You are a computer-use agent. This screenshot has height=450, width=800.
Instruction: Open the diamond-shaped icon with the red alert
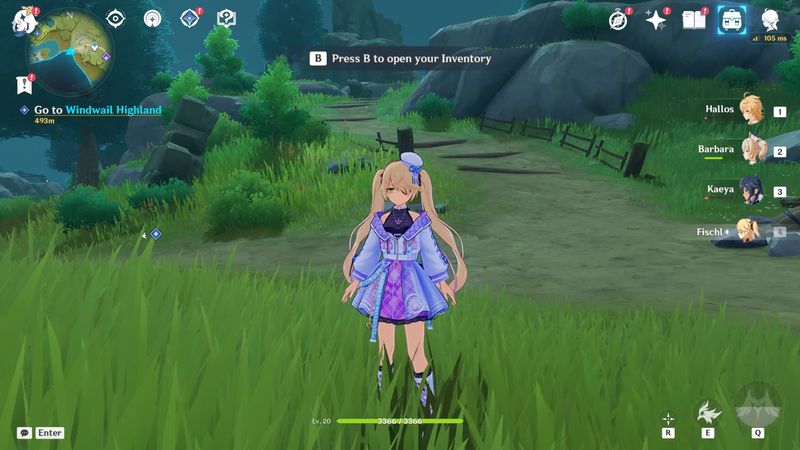(x=189, y=18)
